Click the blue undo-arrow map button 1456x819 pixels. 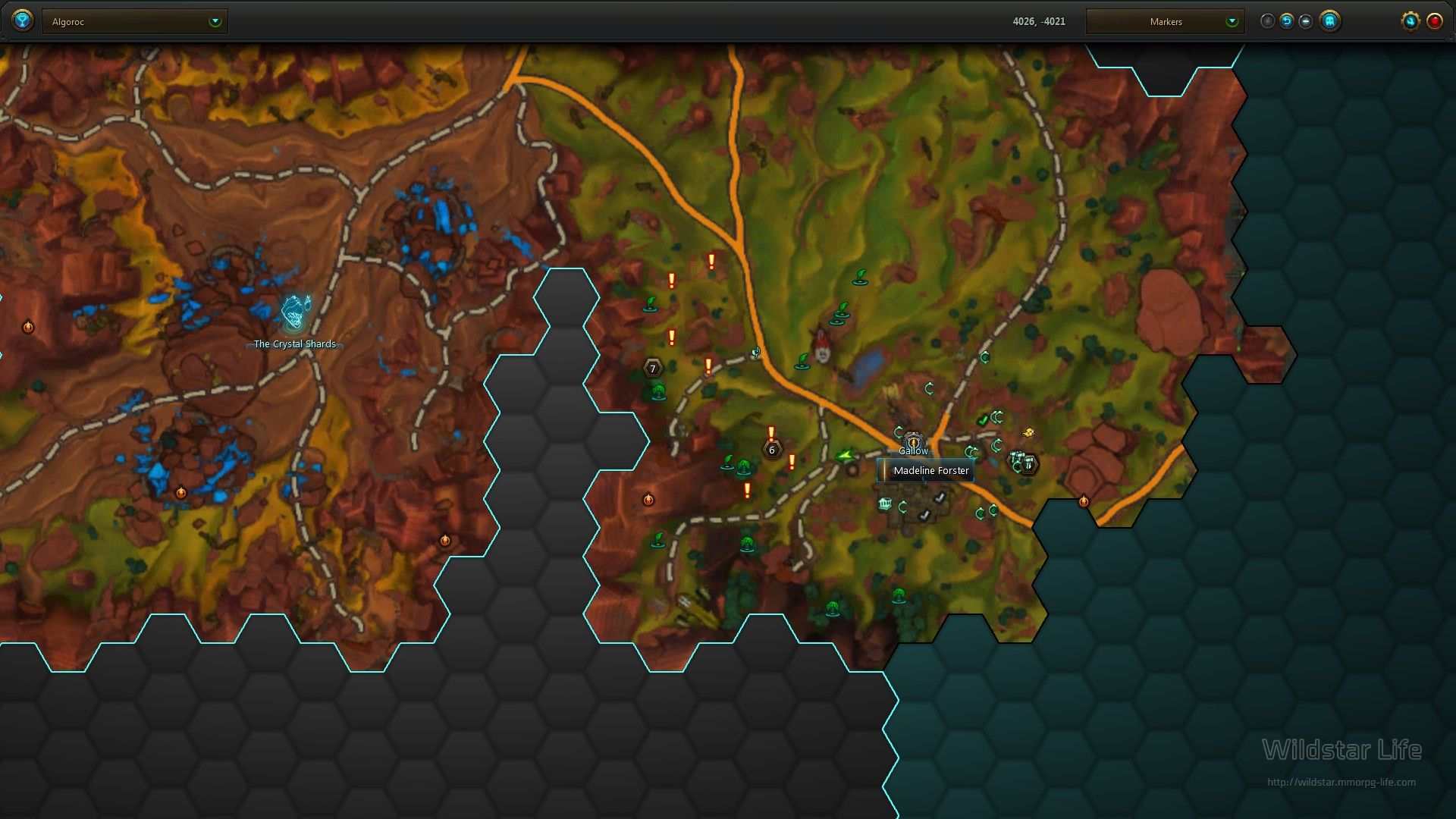click(1286, 21)
